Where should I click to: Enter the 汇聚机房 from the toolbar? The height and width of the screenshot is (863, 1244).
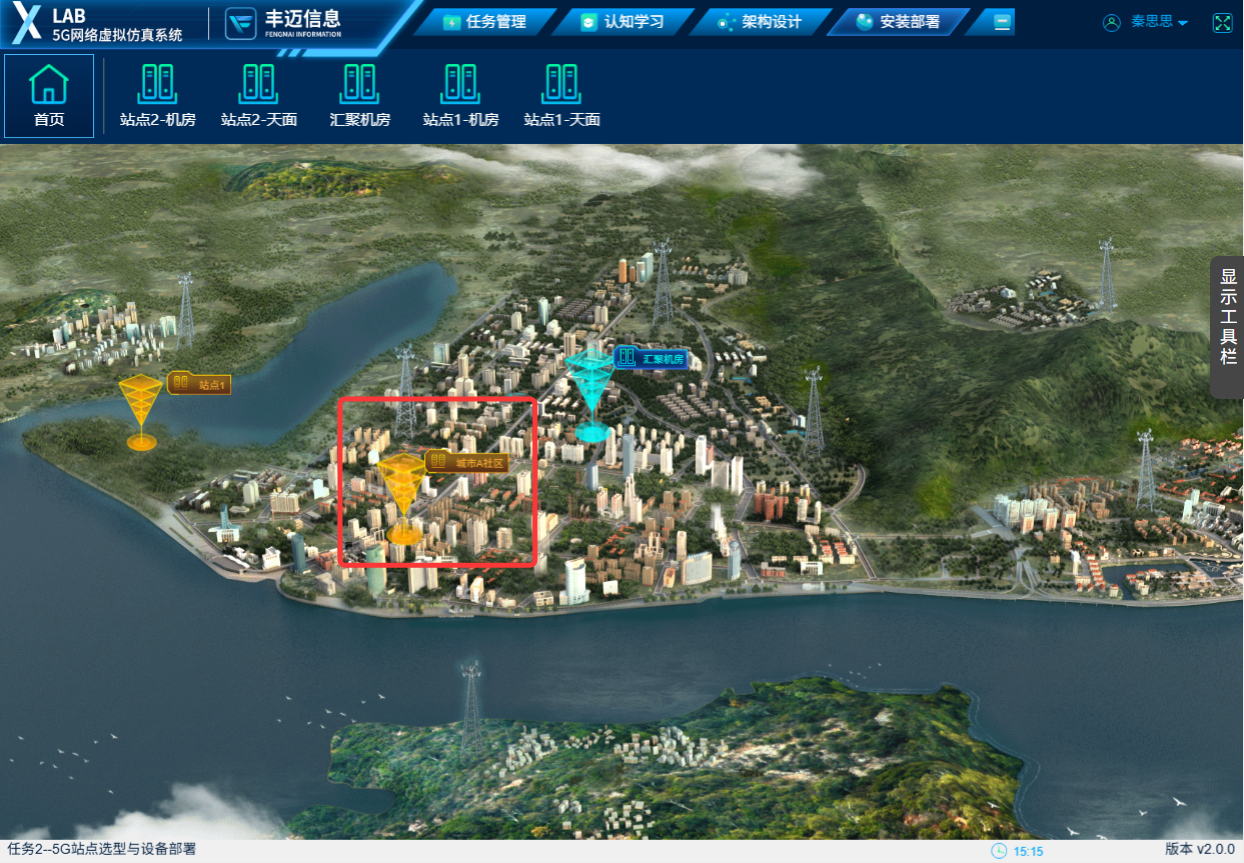(360, 96)
